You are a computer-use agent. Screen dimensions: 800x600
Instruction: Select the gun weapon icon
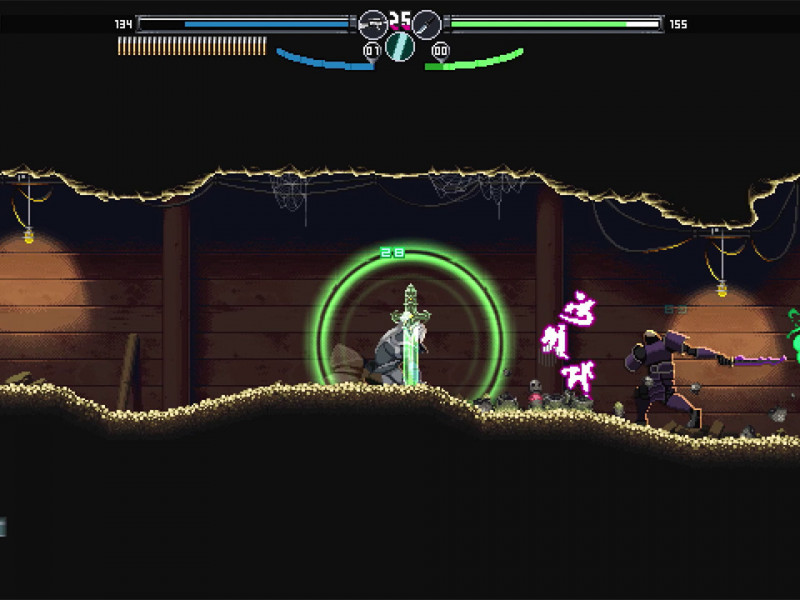tap(372, 24)
